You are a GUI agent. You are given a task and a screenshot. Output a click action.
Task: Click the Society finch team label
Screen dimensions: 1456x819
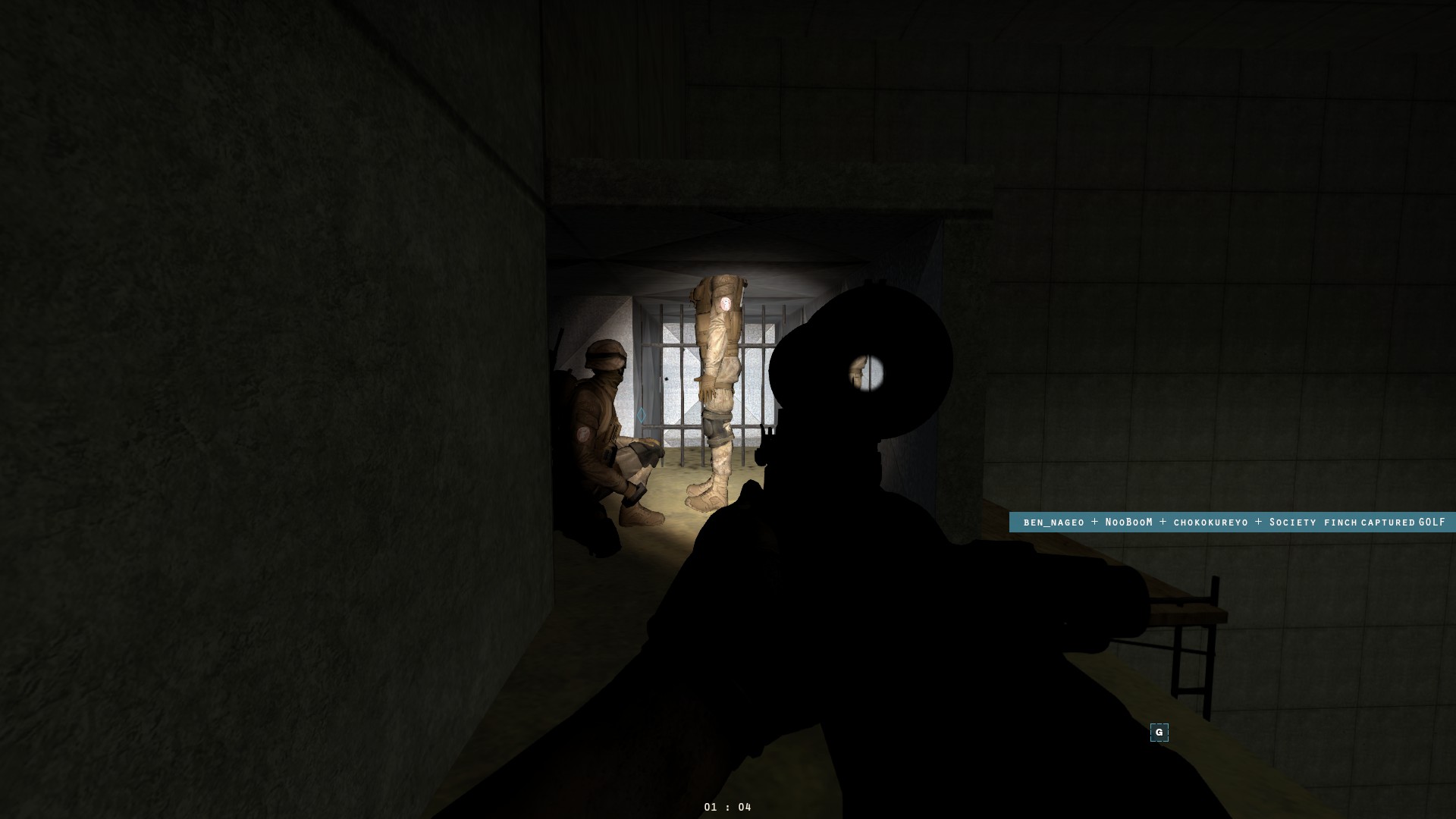1312,522
